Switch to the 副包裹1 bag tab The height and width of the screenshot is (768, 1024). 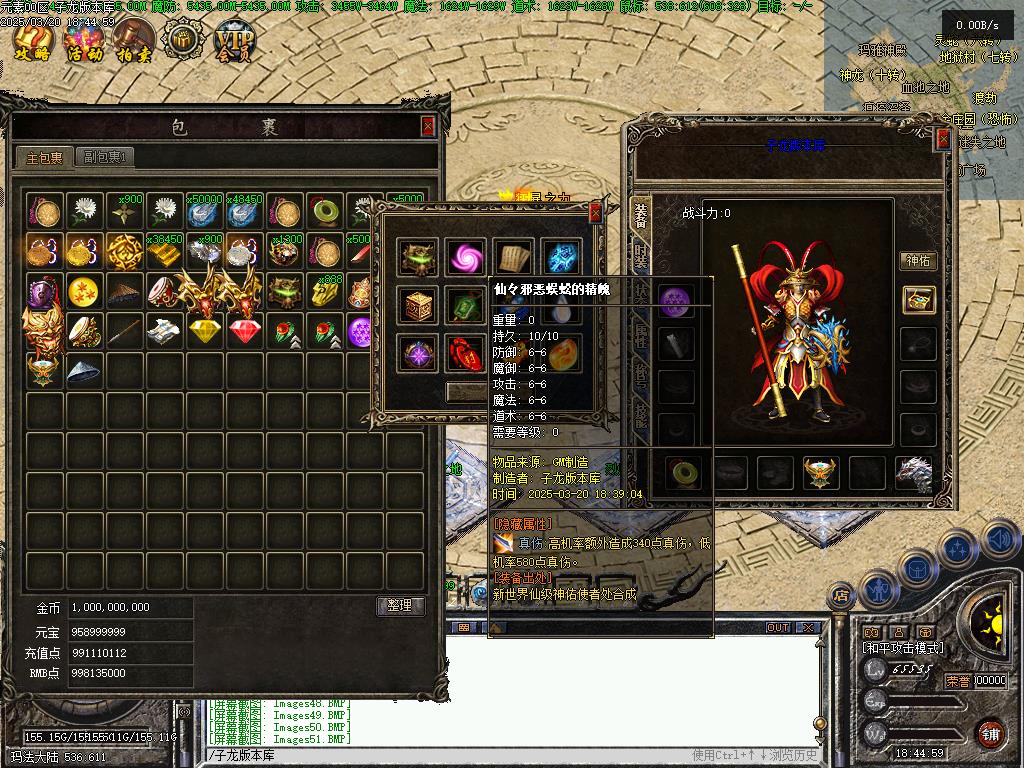point(105,157)
